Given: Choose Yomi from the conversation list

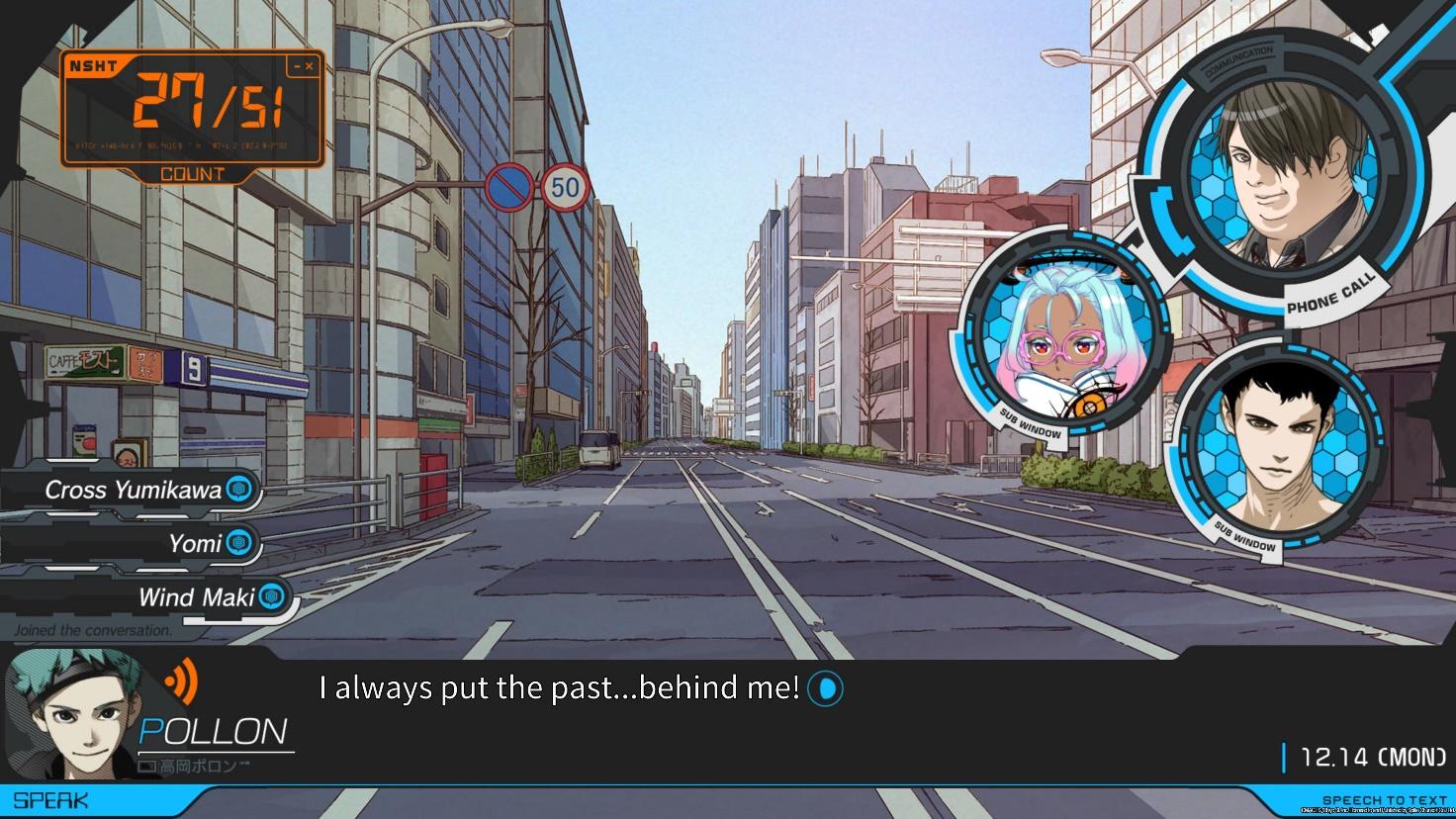Looking at the screenshot, I should pos(195,543).
